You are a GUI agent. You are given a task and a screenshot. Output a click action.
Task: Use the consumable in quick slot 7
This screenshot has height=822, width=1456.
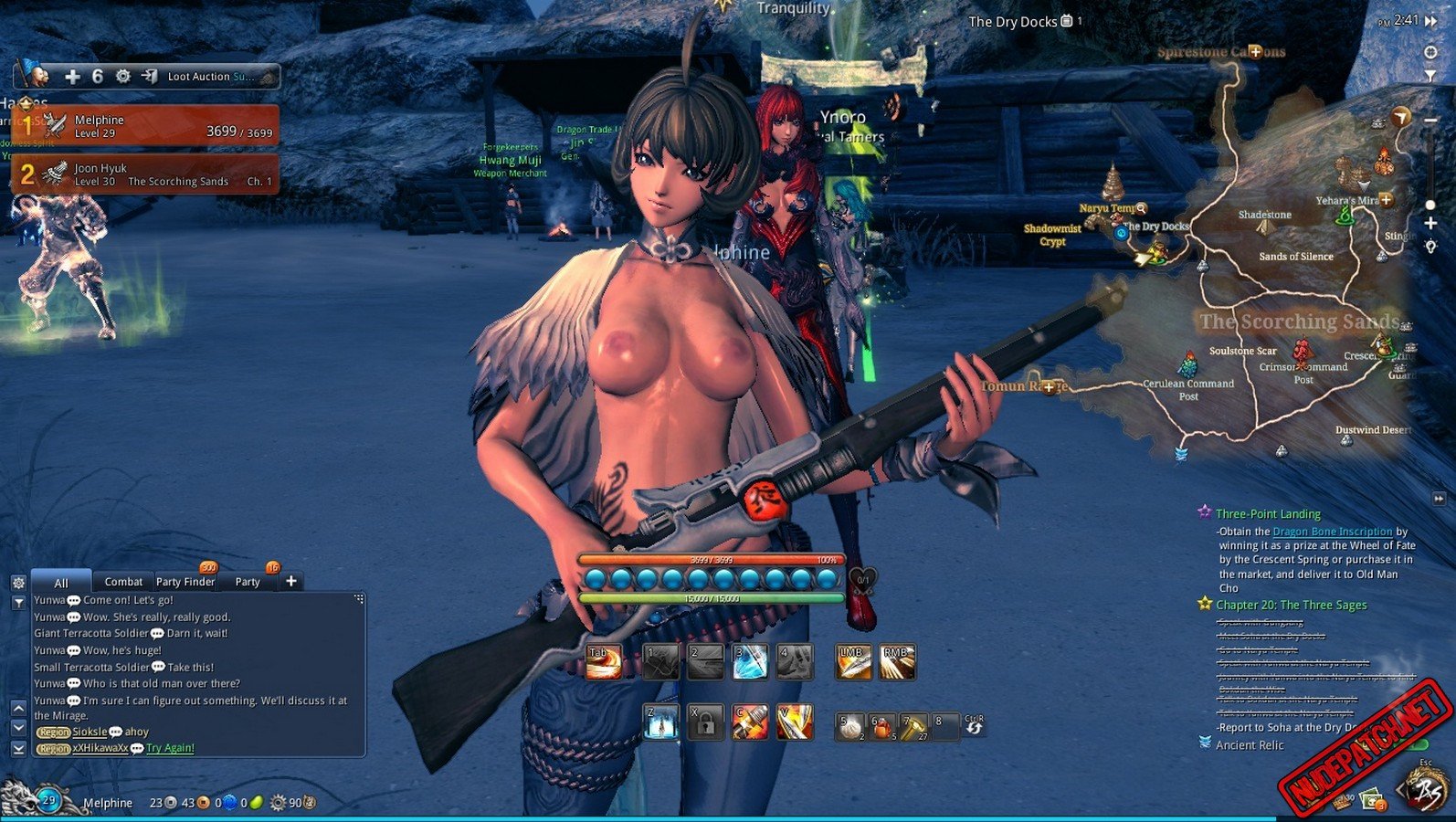pos(913,726)
